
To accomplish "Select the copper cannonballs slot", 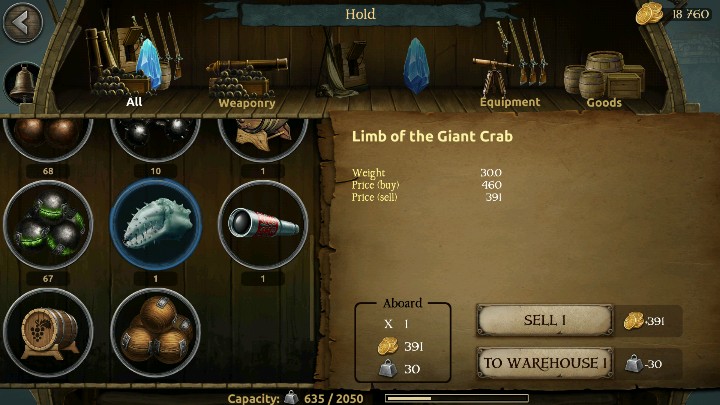I will click(x=49, y=135).
